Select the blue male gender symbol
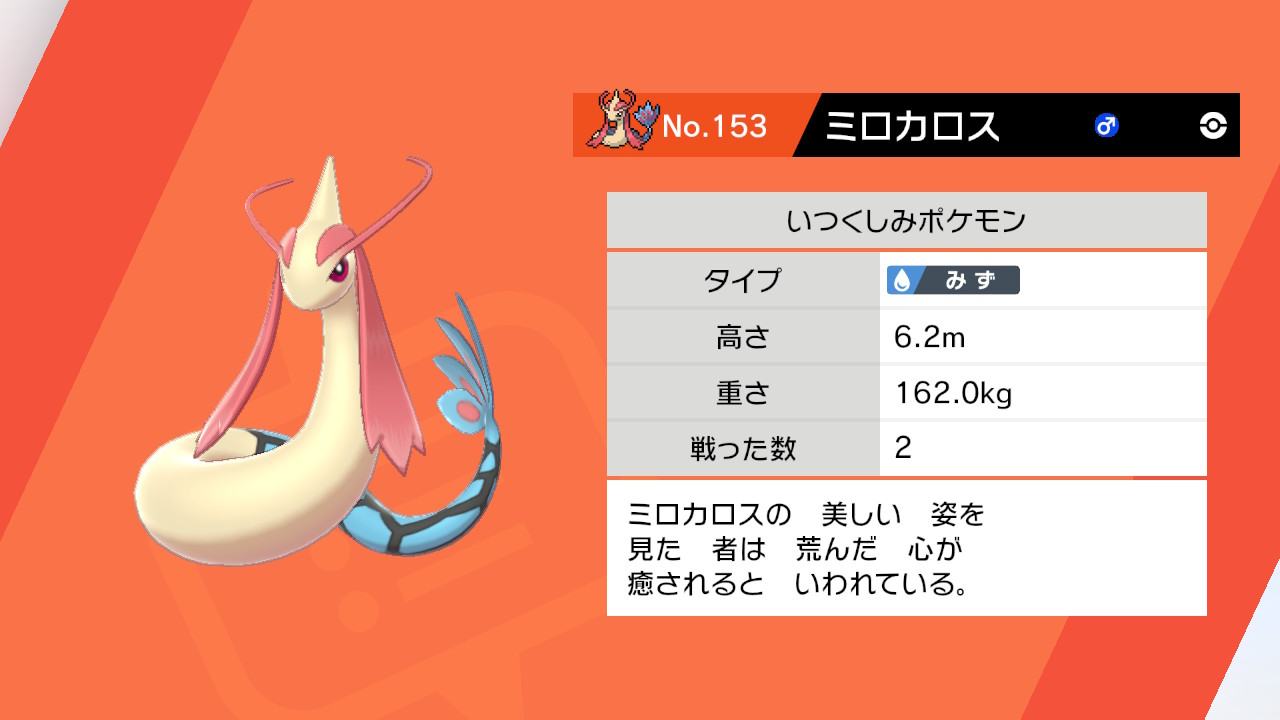Image resolution: width=1280 pixels, height=720 pixels. click(x=1105, y=124)
